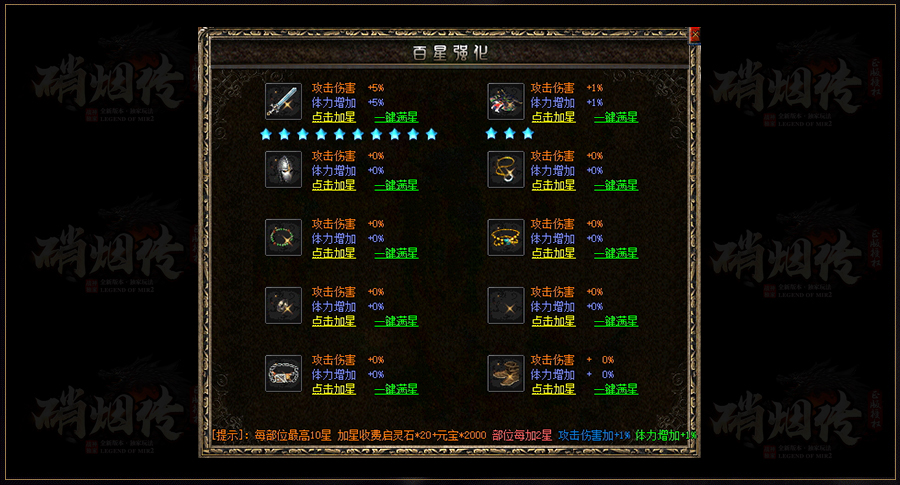The width and height of the screenshot is (900, 485).
Task: Click 一键满星 for the green bead bracelet
Action: pos(396,253)
